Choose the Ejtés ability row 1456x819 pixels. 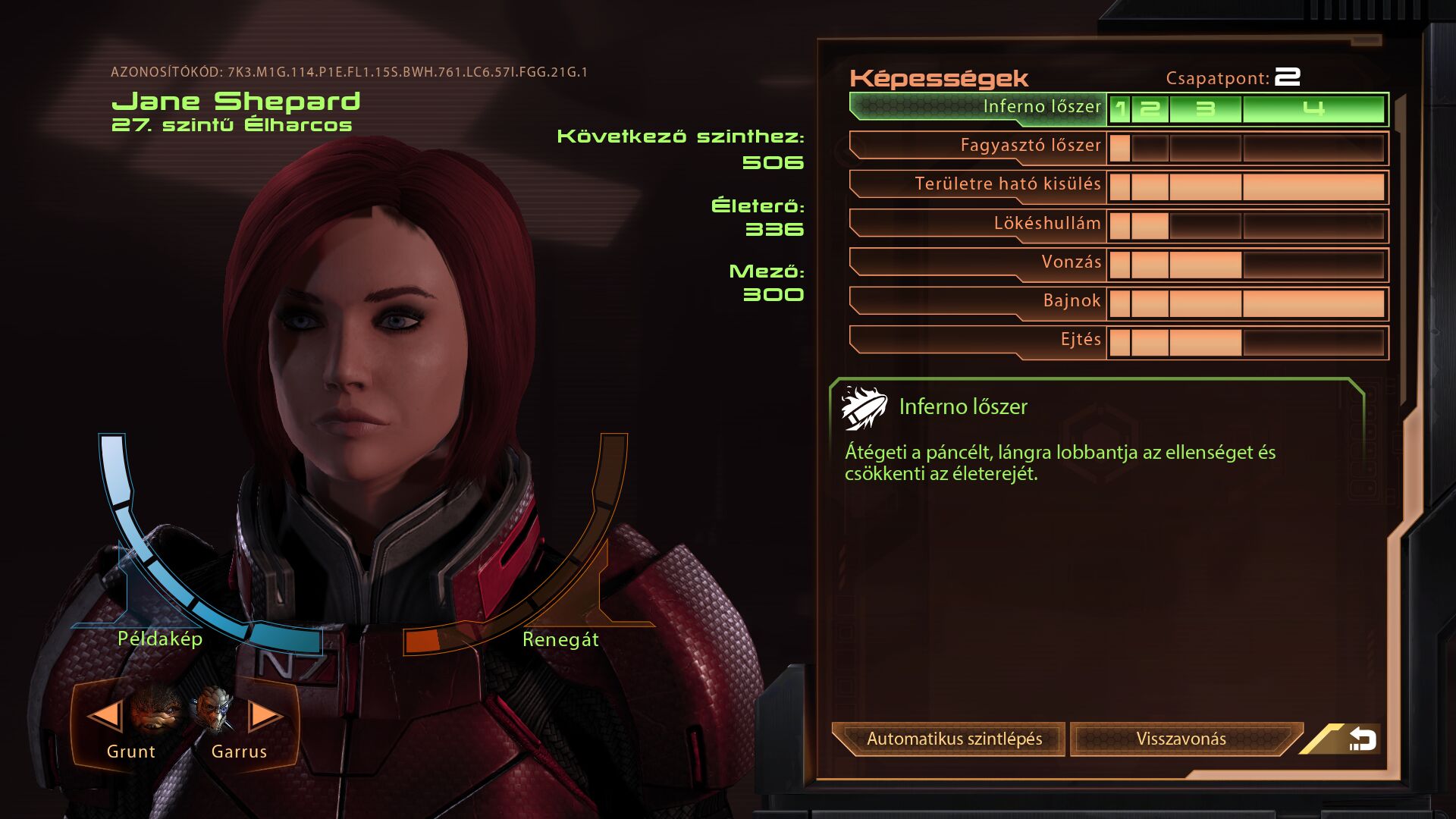click(978, 340)
